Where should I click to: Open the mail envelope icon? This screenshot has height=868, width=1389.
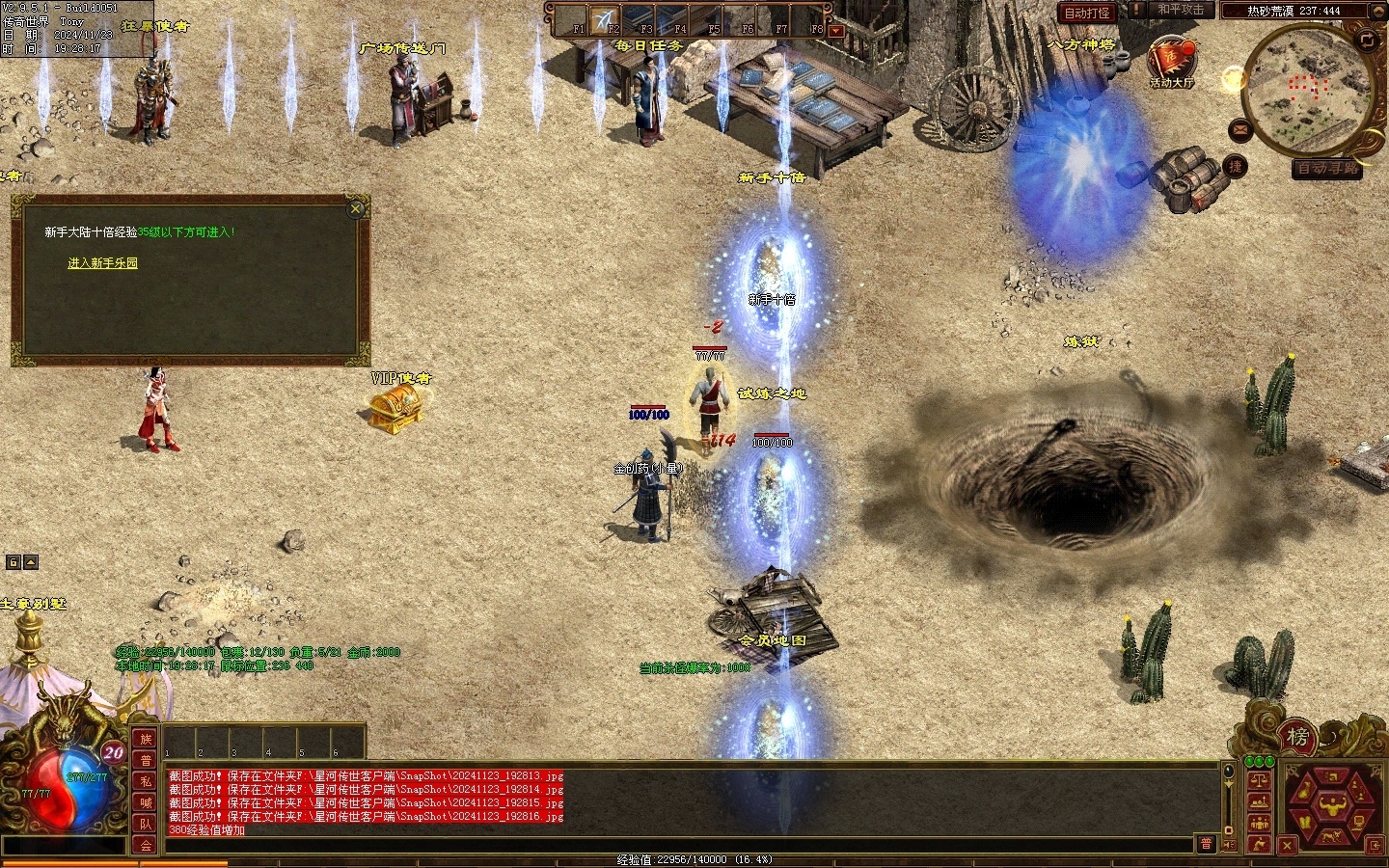click(1241, 130)
